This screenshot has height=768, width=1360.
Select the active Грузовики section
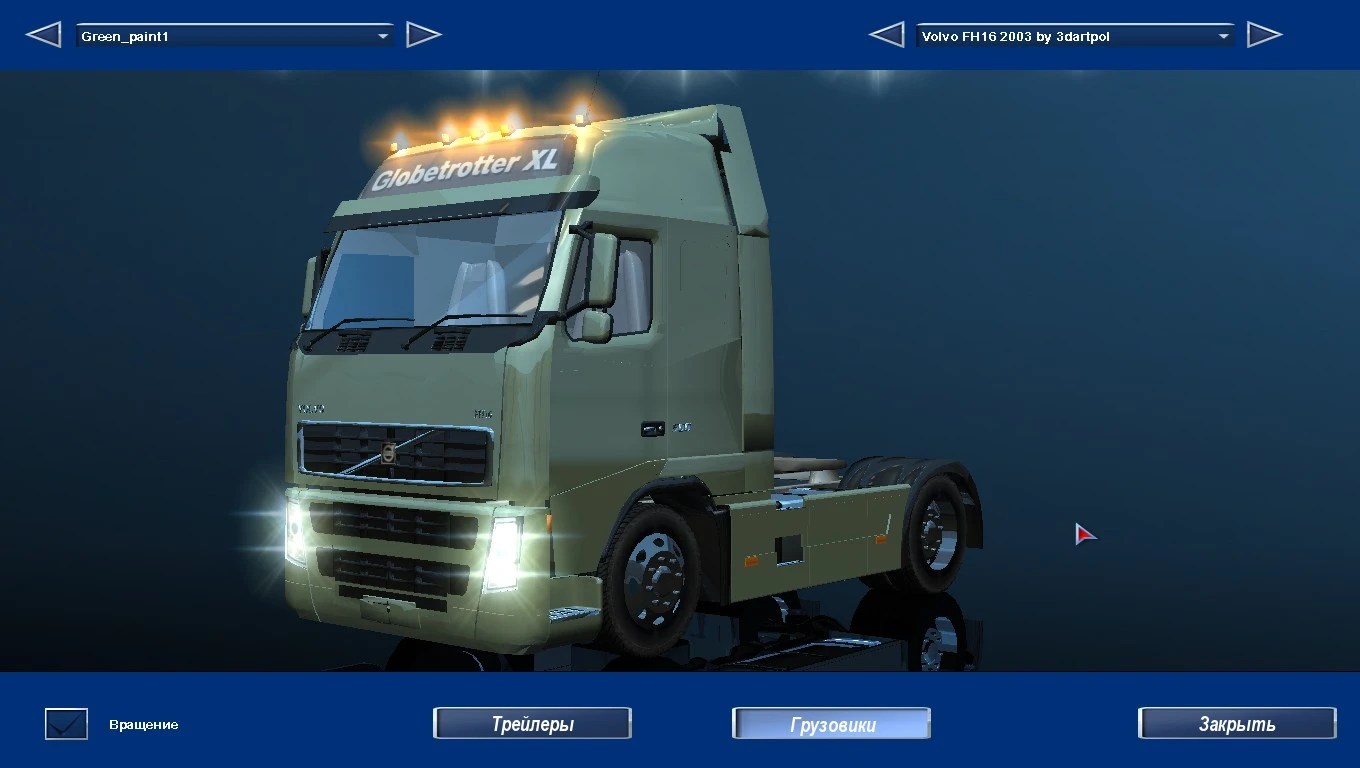[x=830, y=722]
